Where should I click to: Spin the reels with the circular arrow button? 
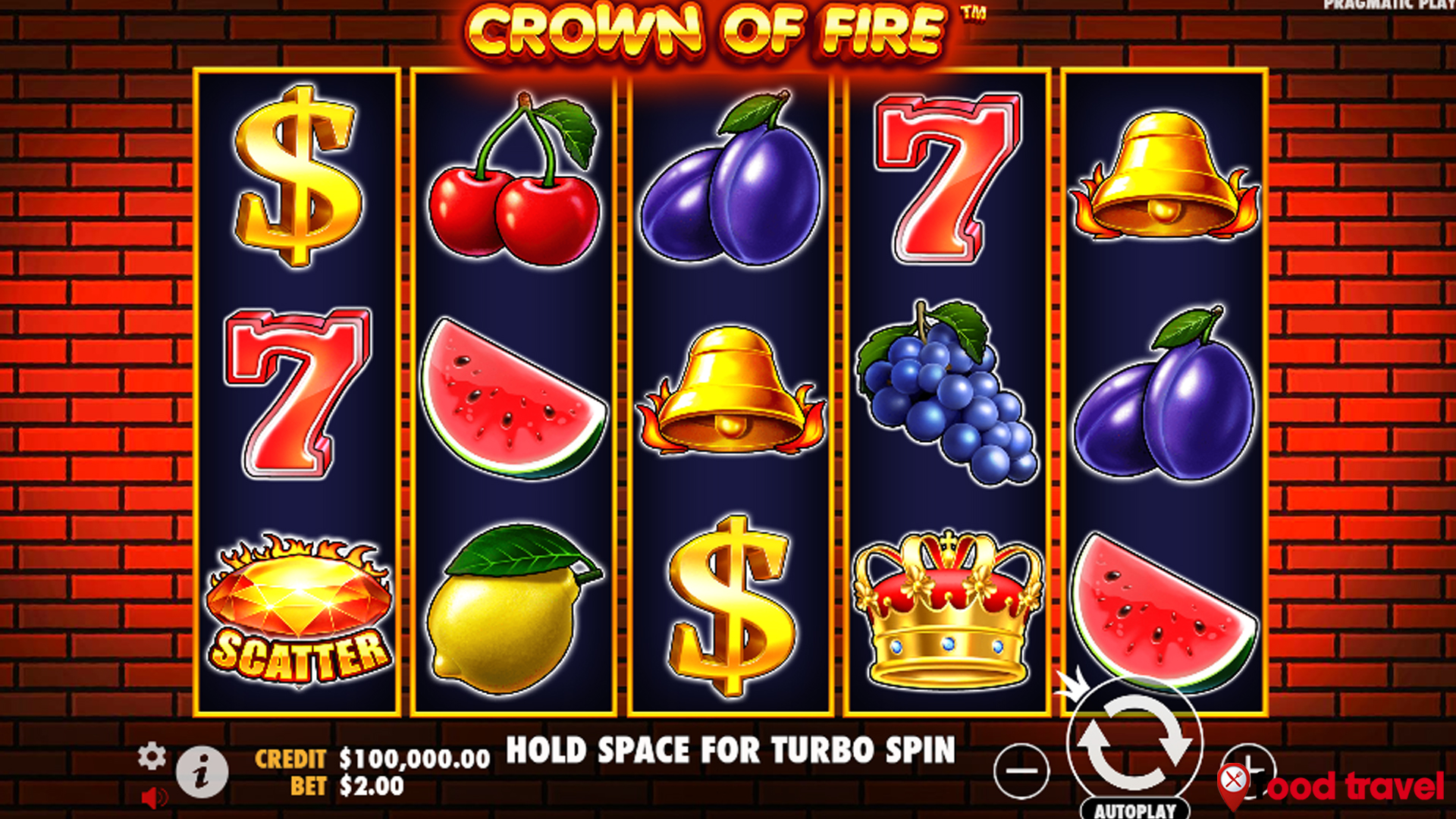[x=1134, y=745]
